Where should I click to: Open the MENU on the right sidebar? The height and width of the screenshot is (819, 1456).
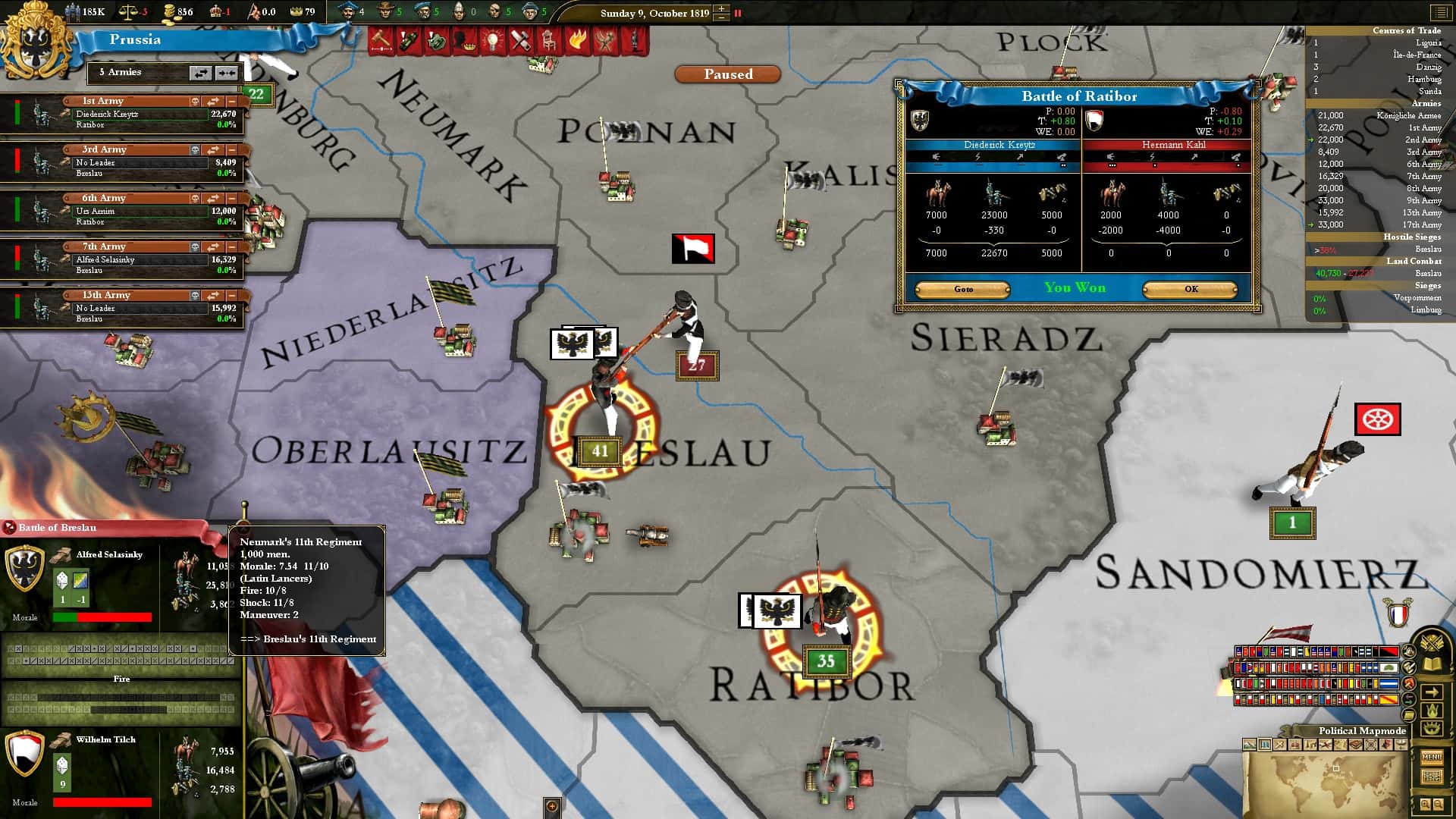point(1433,758)
